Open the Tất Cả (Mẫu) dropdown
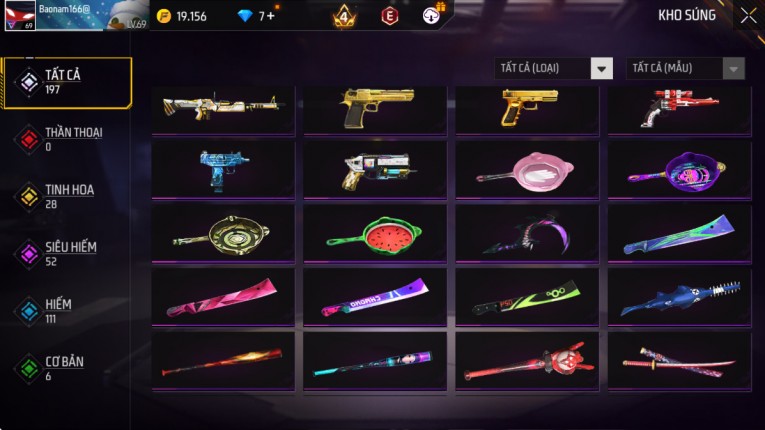 coord(685,68)
